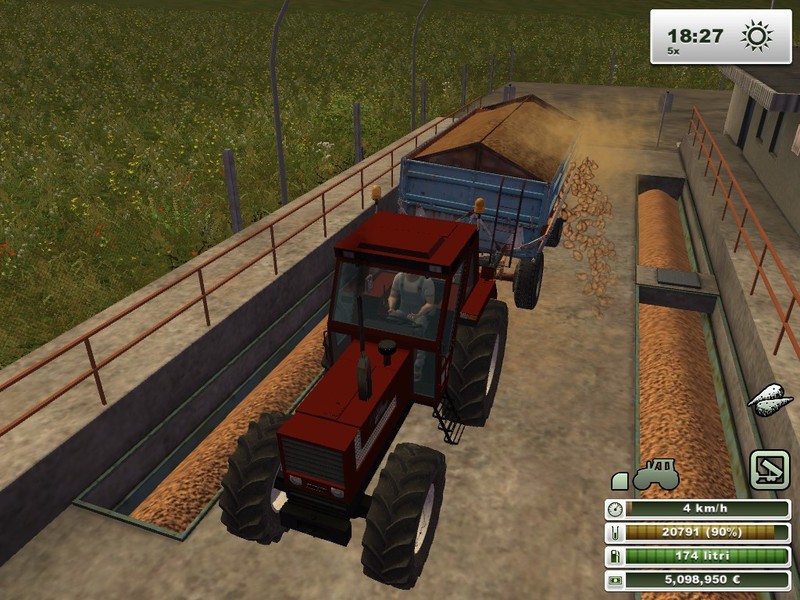Viewport: 800px width, 600px height.
Task: Click the trailer tipping icon
Action: (769, 470)
